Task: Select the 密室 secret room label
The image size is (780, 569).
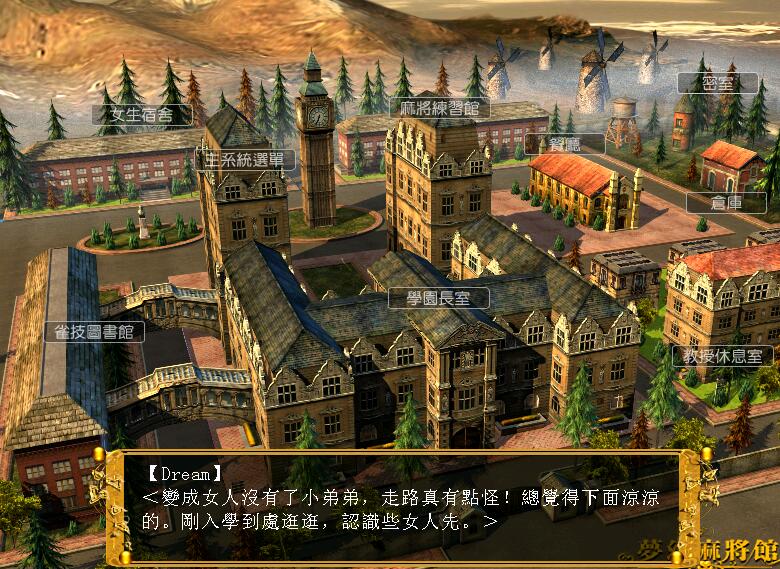Action: [x=717, y=84]
